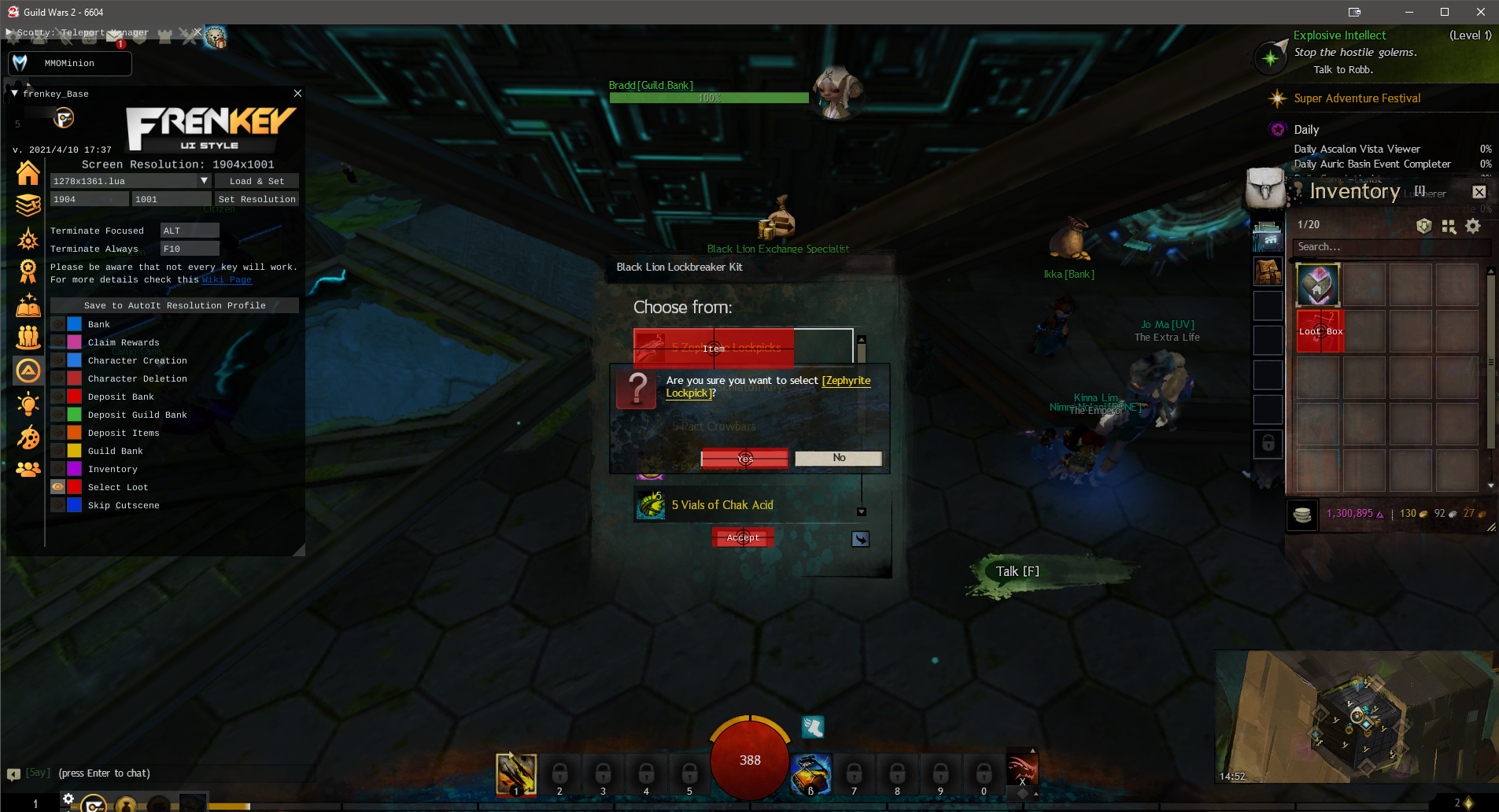Toggle Select Loot visibility eye

[57, 487]
